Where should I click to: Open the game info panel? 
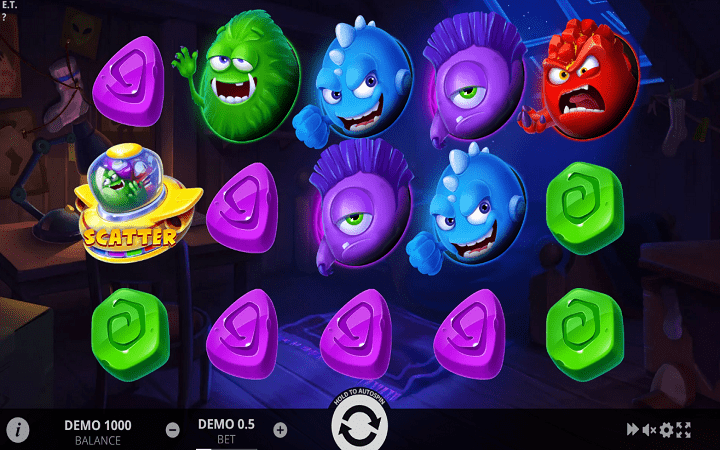18,430
